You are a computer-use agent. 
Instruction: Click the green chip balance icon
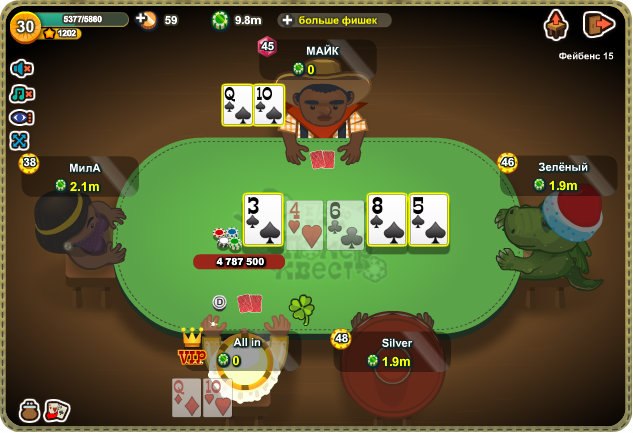coord(220,20)
